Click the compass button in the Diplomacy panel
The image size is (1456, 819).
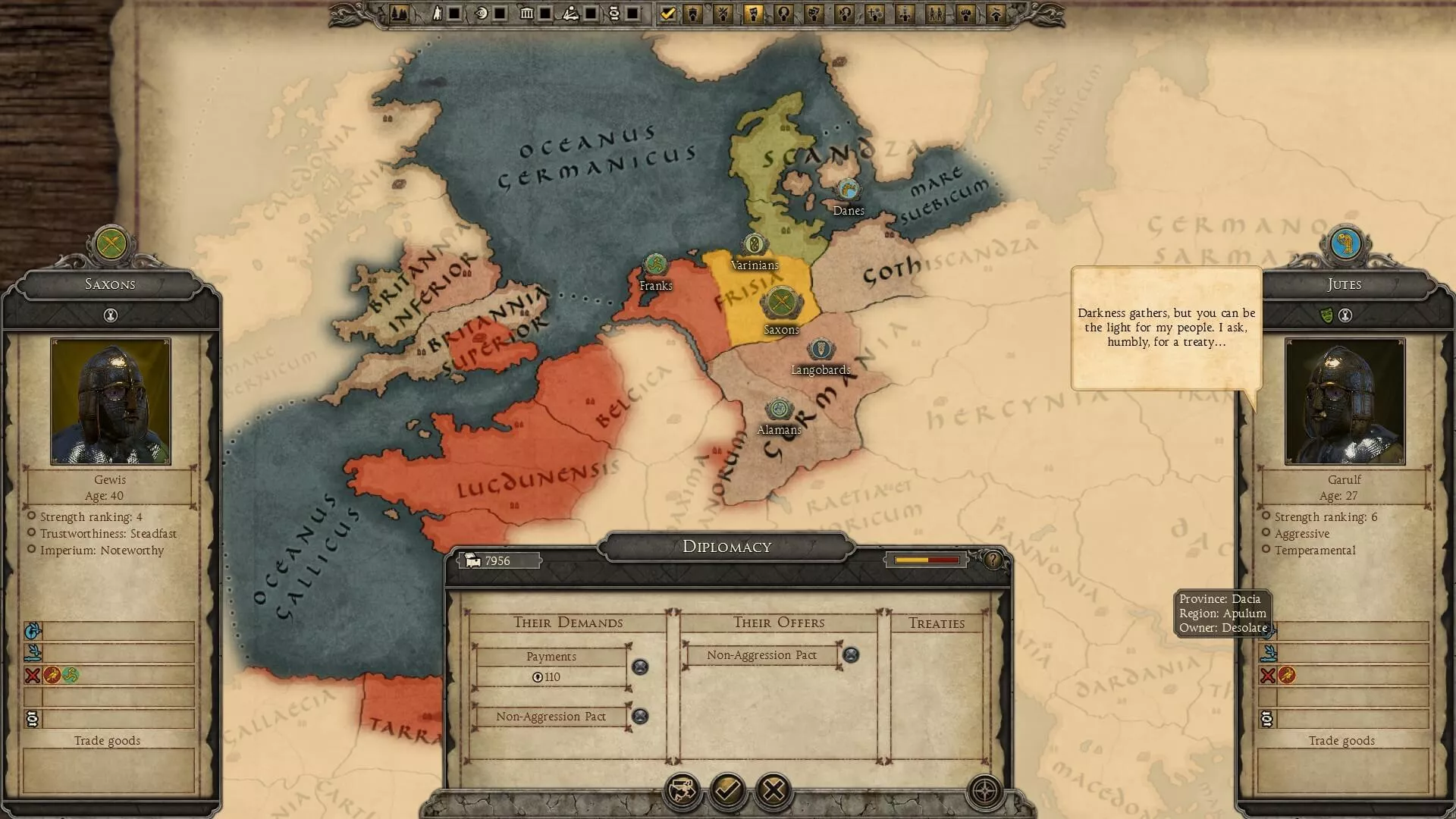(985, 791)
